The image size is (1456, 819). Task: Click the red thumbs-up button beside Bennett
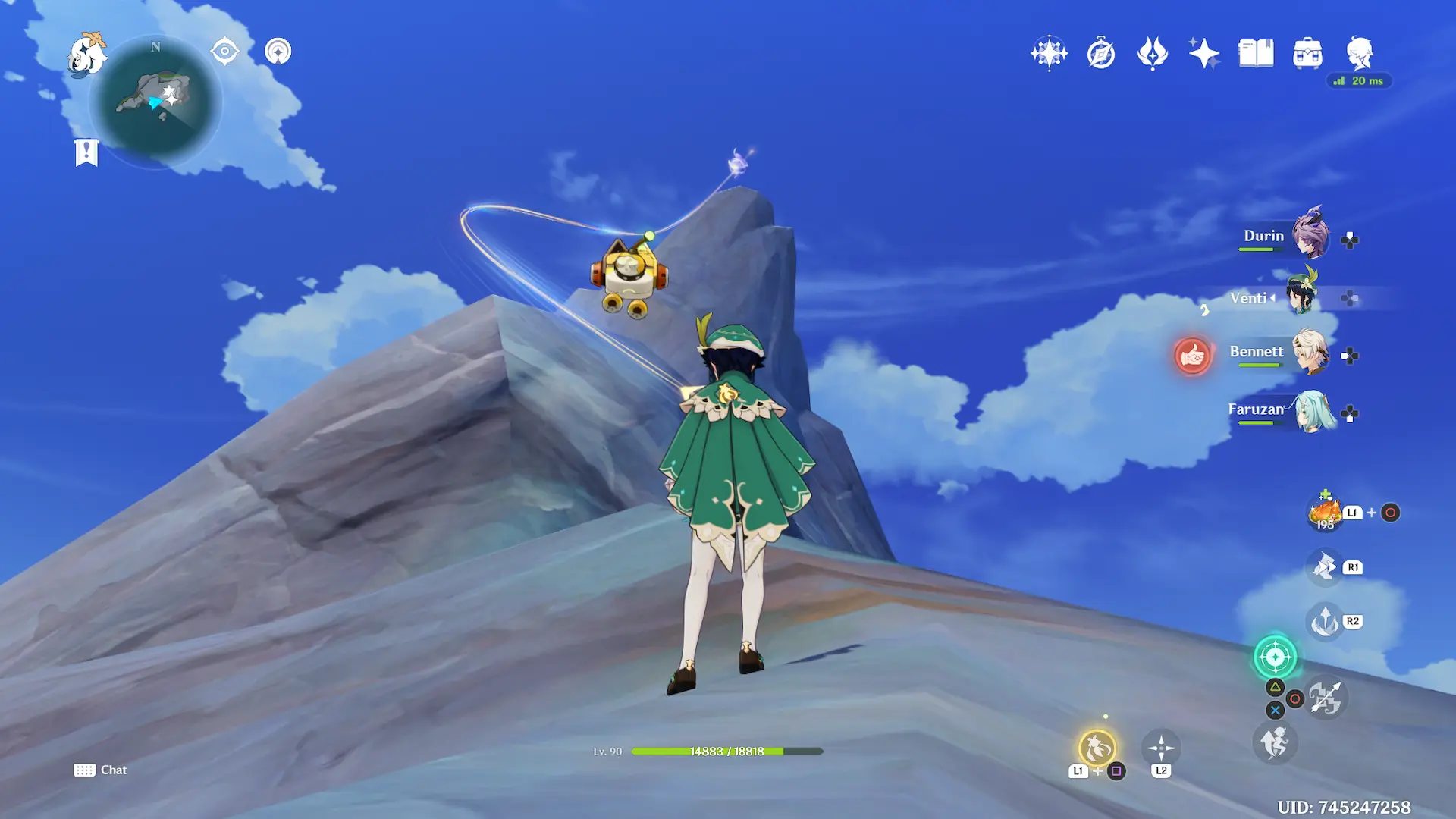click(1192, 355)
